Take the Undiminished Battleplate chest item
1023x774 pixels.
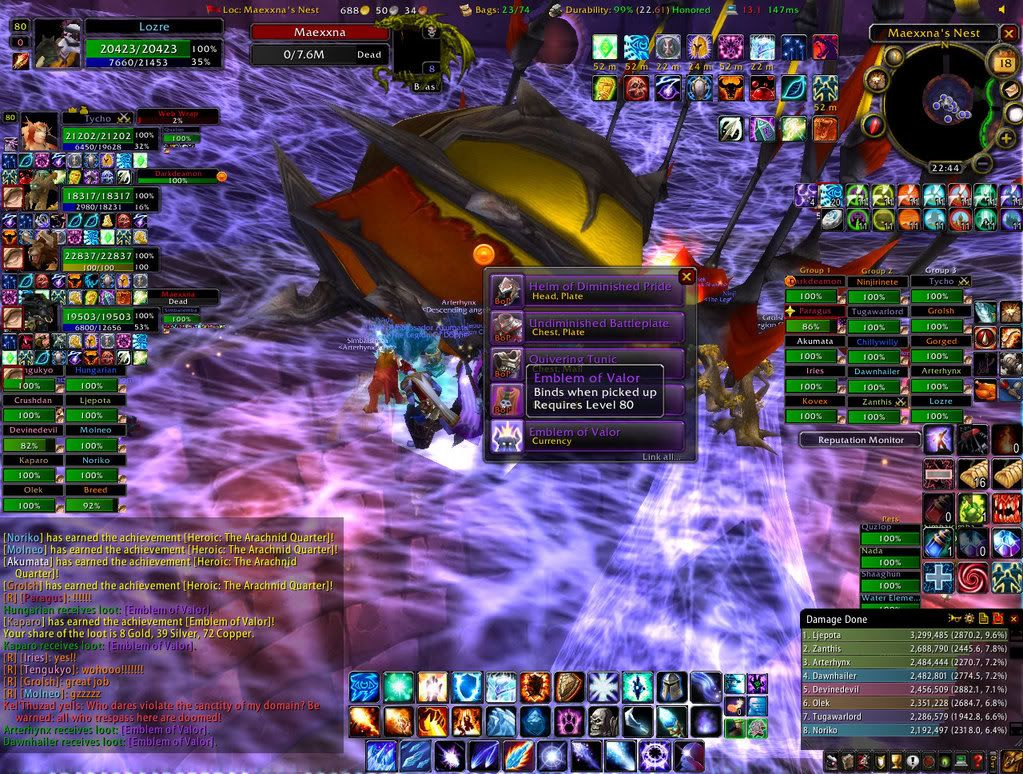(587, 328)
